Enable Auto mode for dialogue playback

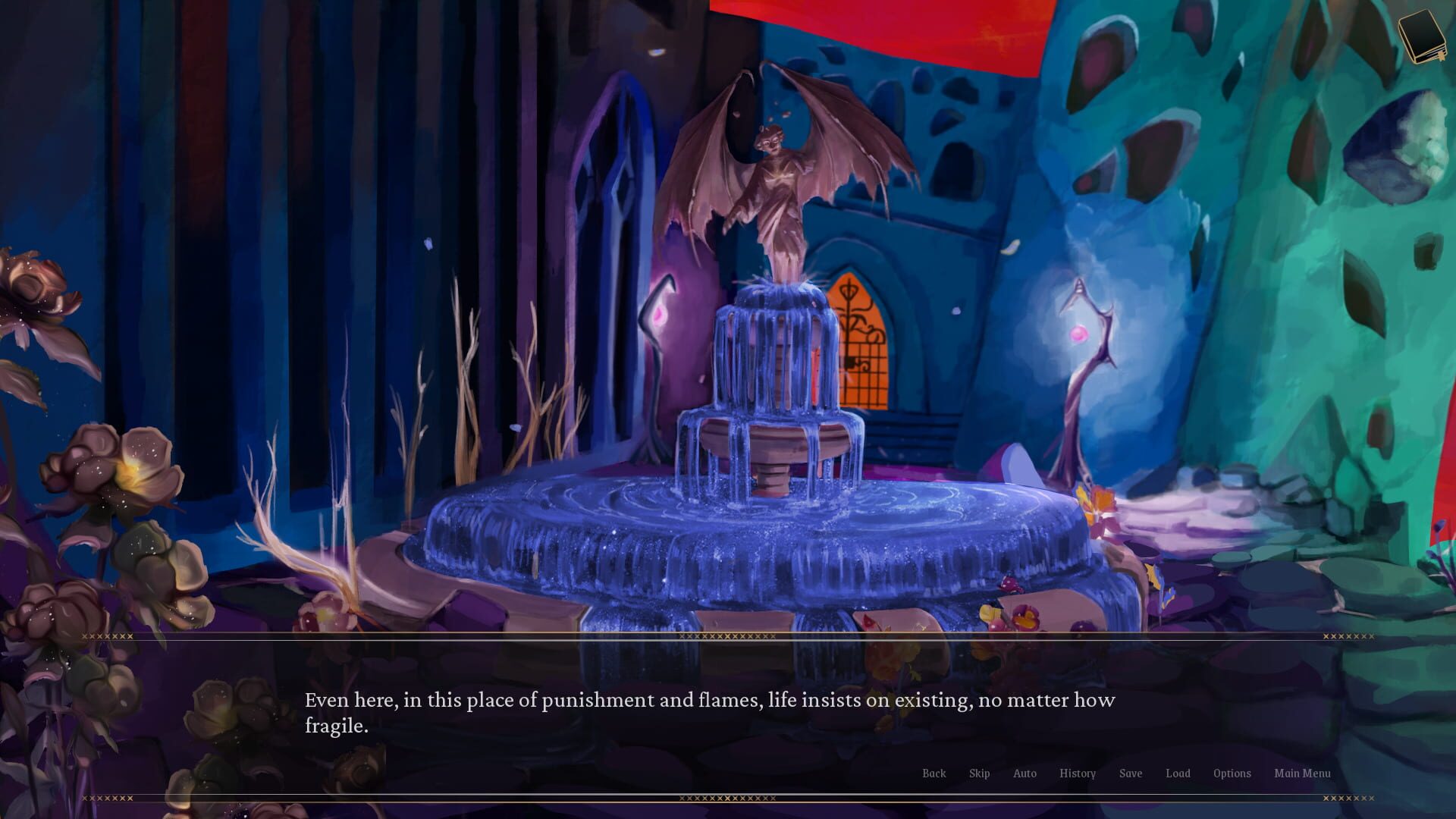click(x=1025, y=773)
